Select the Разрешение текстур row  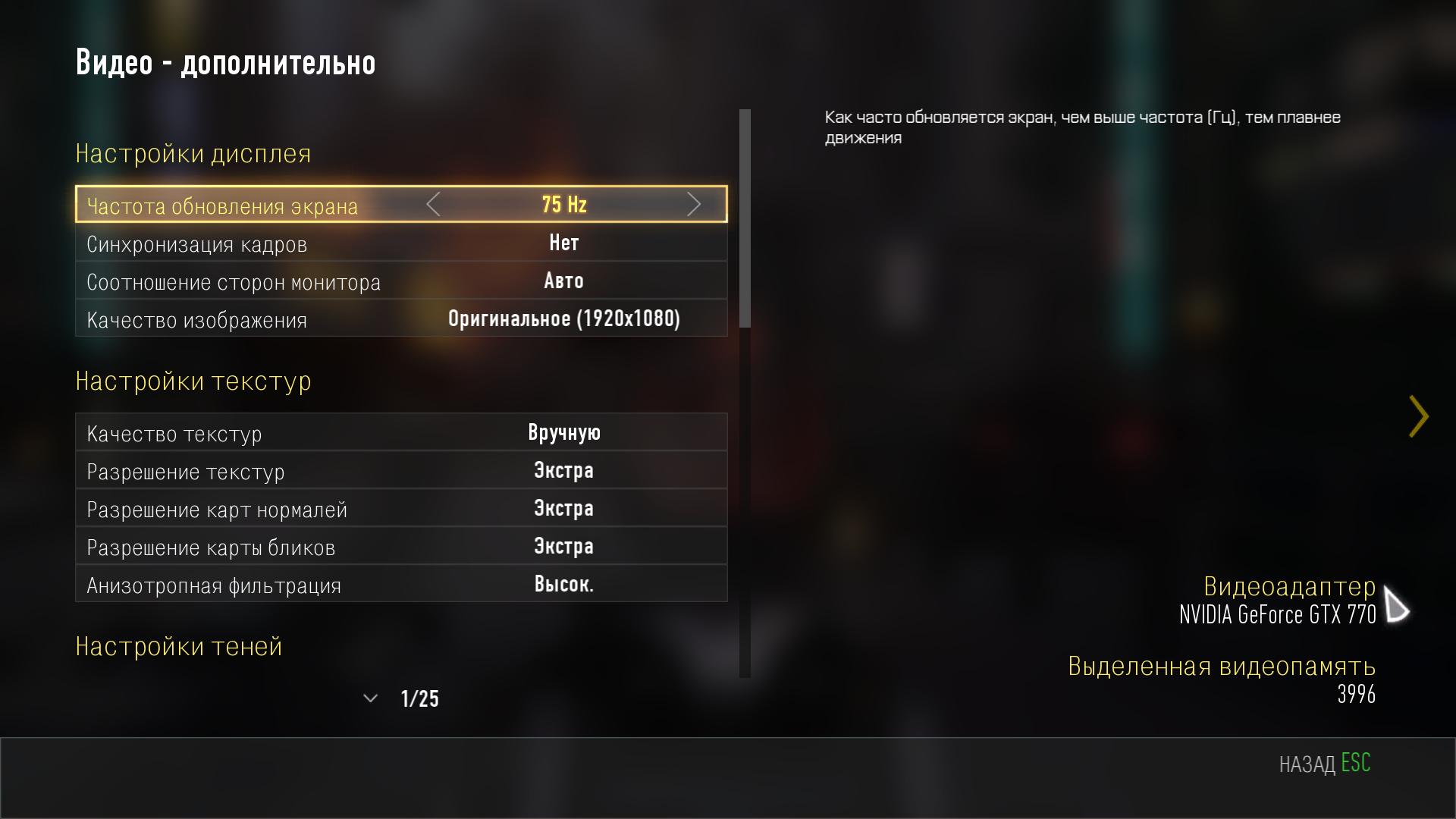coord(400,471)
